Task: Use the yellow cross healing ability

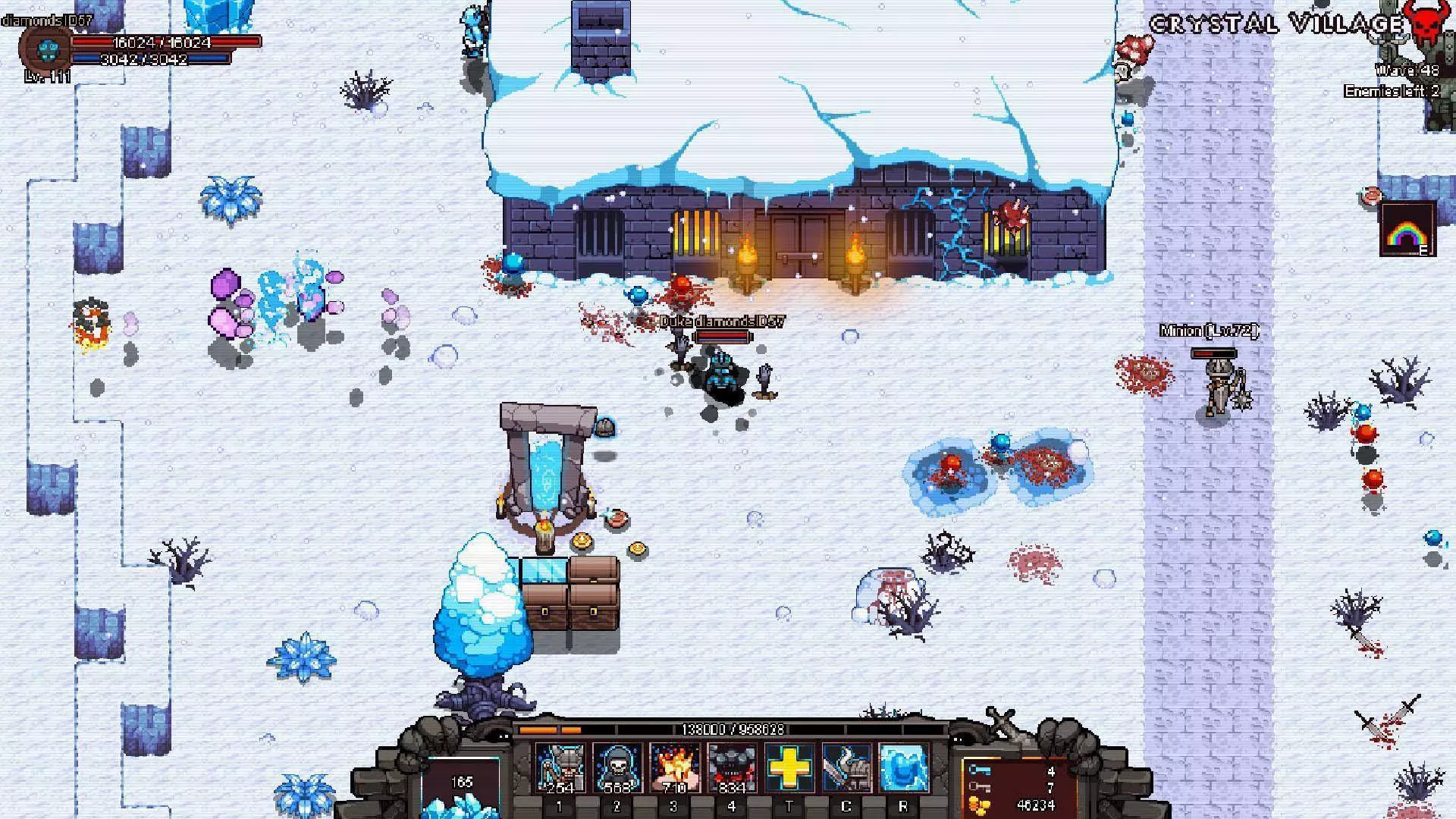Action: (x=789, y=767)
